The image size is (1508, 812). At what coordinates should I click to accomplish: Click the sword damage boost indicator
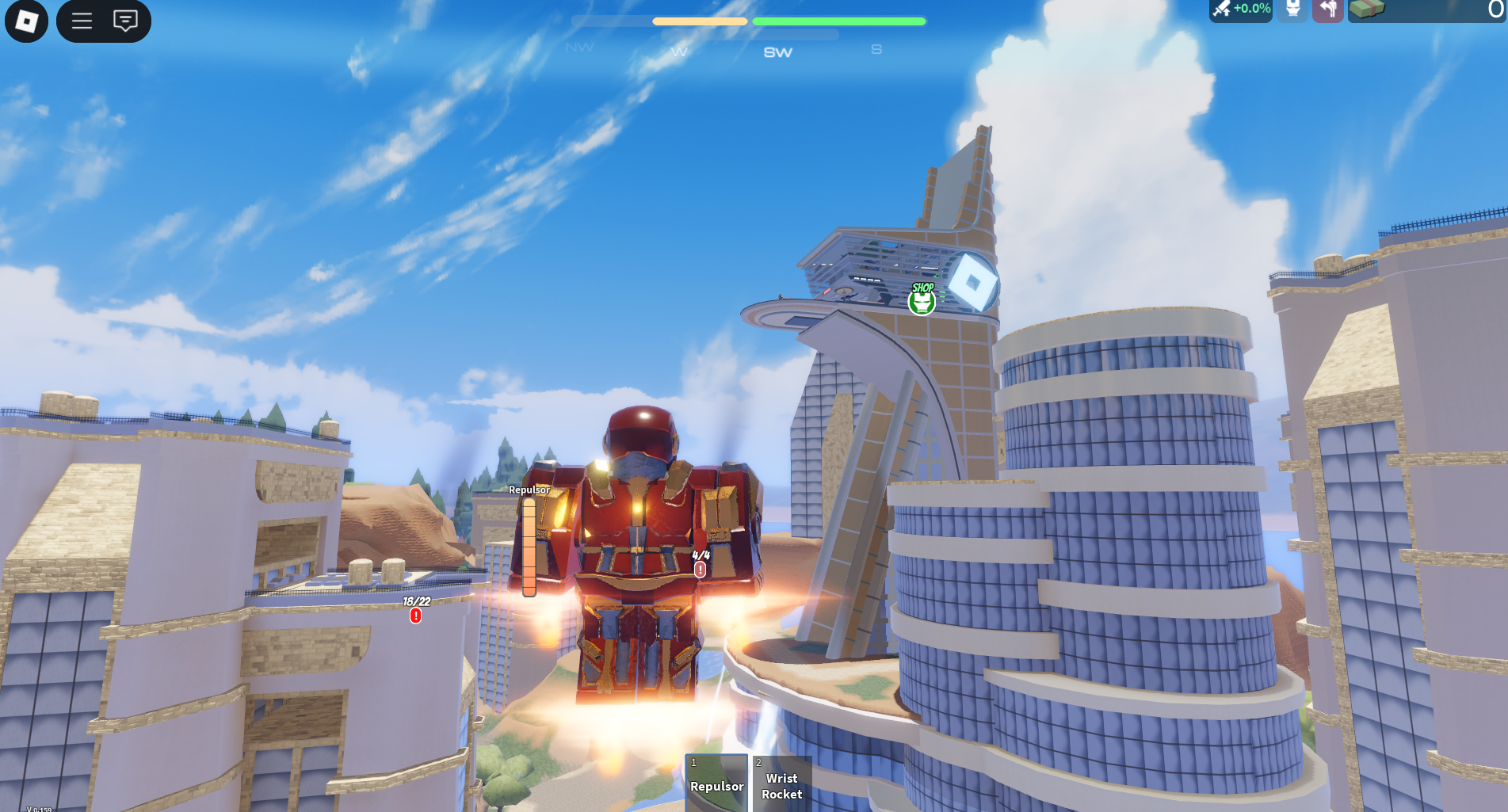coord(1240,10)
